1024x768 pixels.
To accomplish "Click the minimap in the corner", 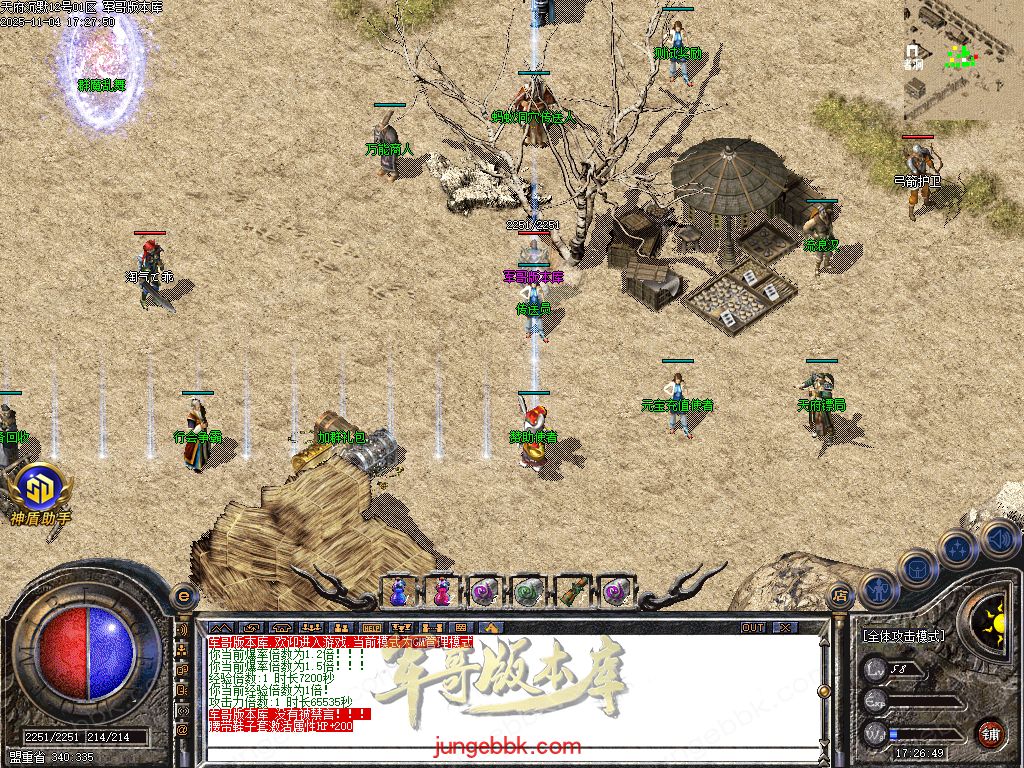I will pos(963,60).
